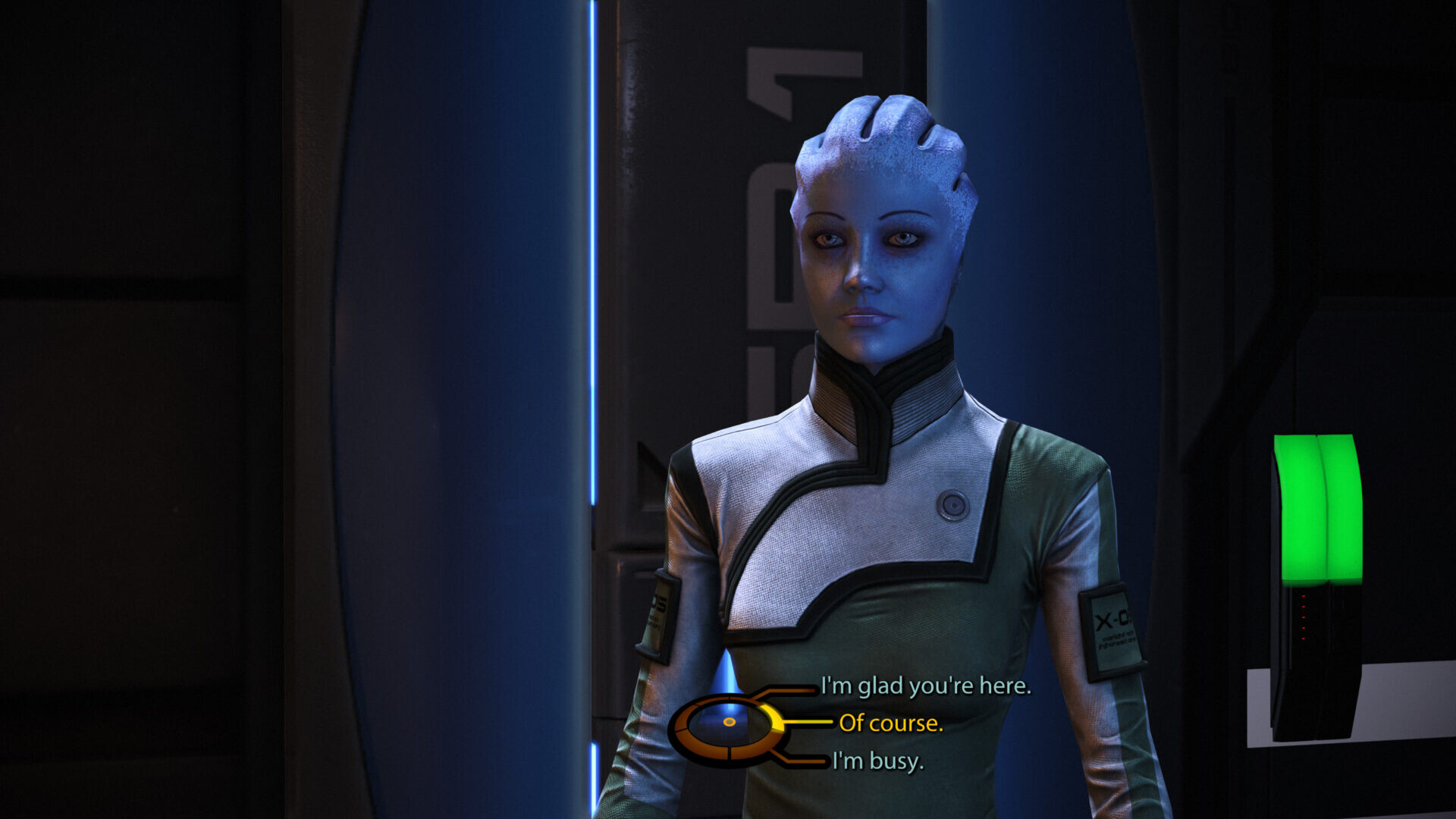Choose the "I'm glad you're here." reply
The image size is (1456, 819).
click(925, 686)
